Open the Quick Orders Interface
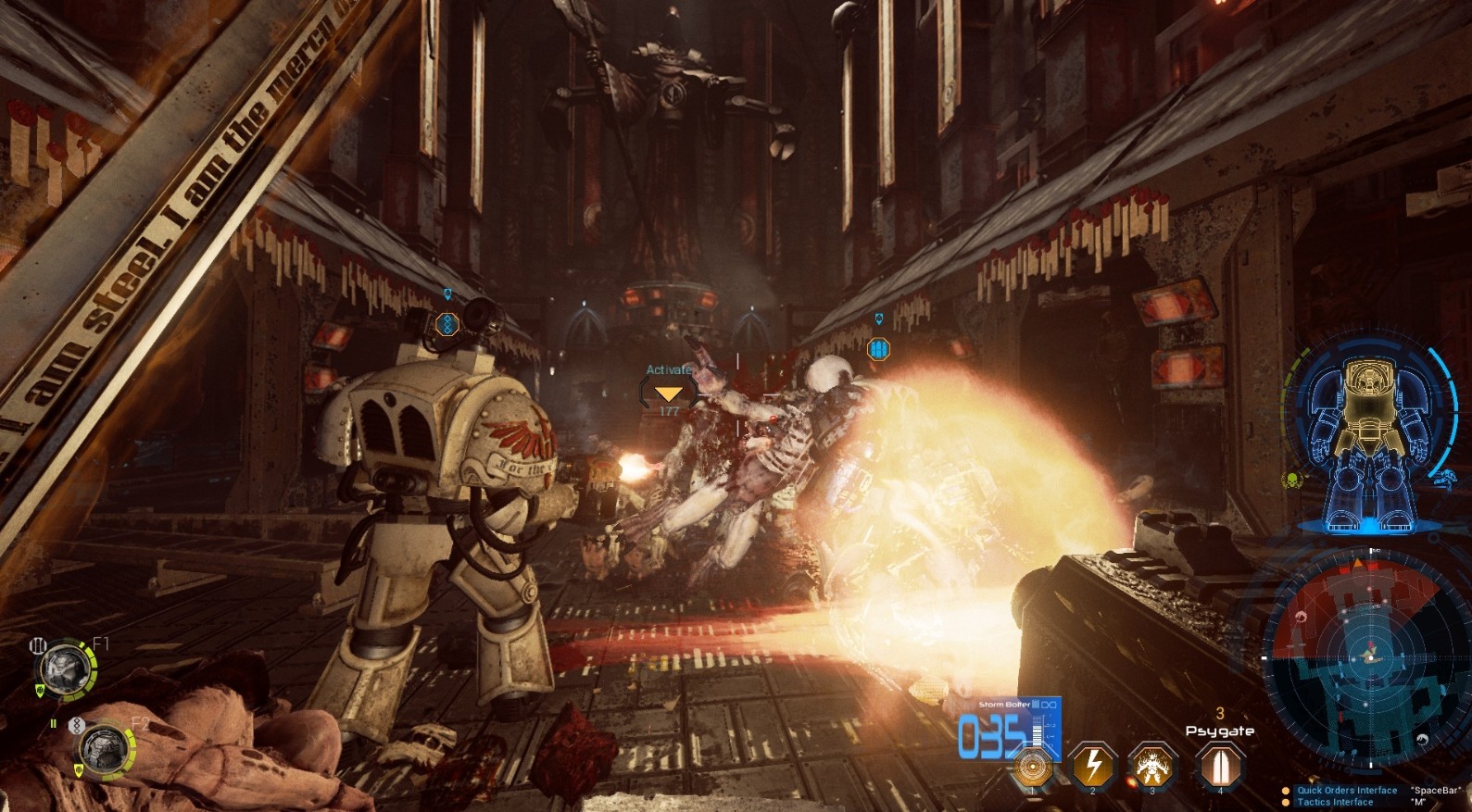This screenshot has height=812, width=1472. [1346, 790]
